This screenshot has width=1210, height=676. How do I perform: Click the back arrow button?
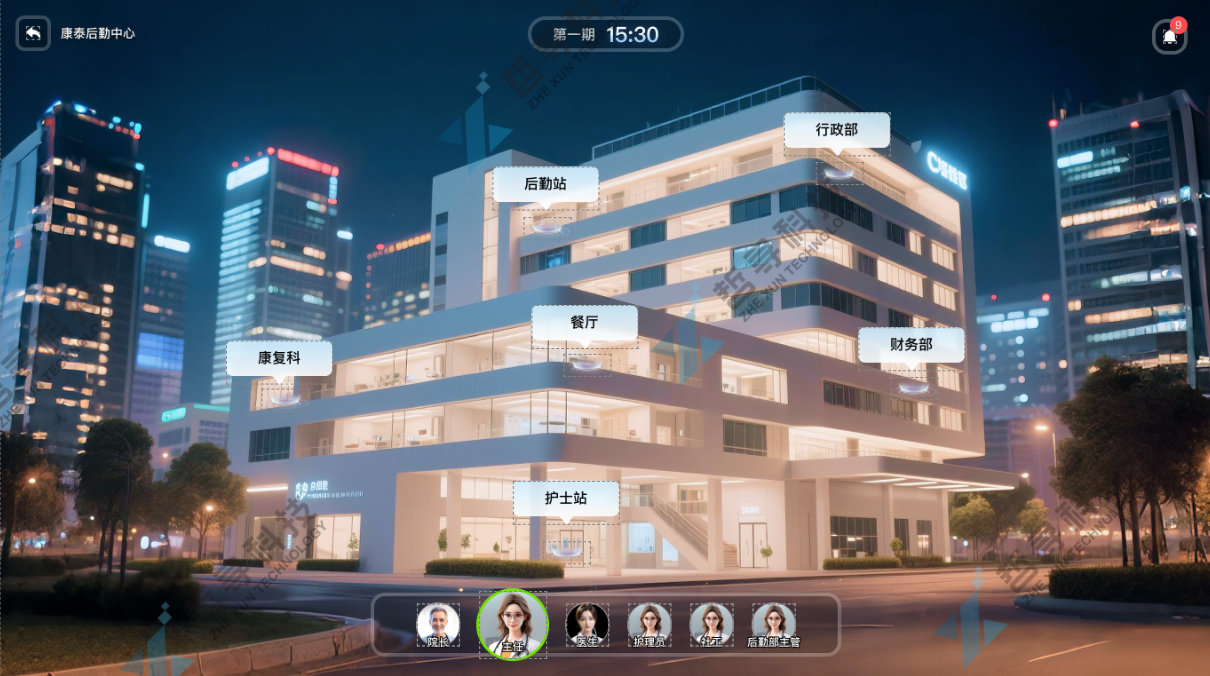[x=33, y=34]
